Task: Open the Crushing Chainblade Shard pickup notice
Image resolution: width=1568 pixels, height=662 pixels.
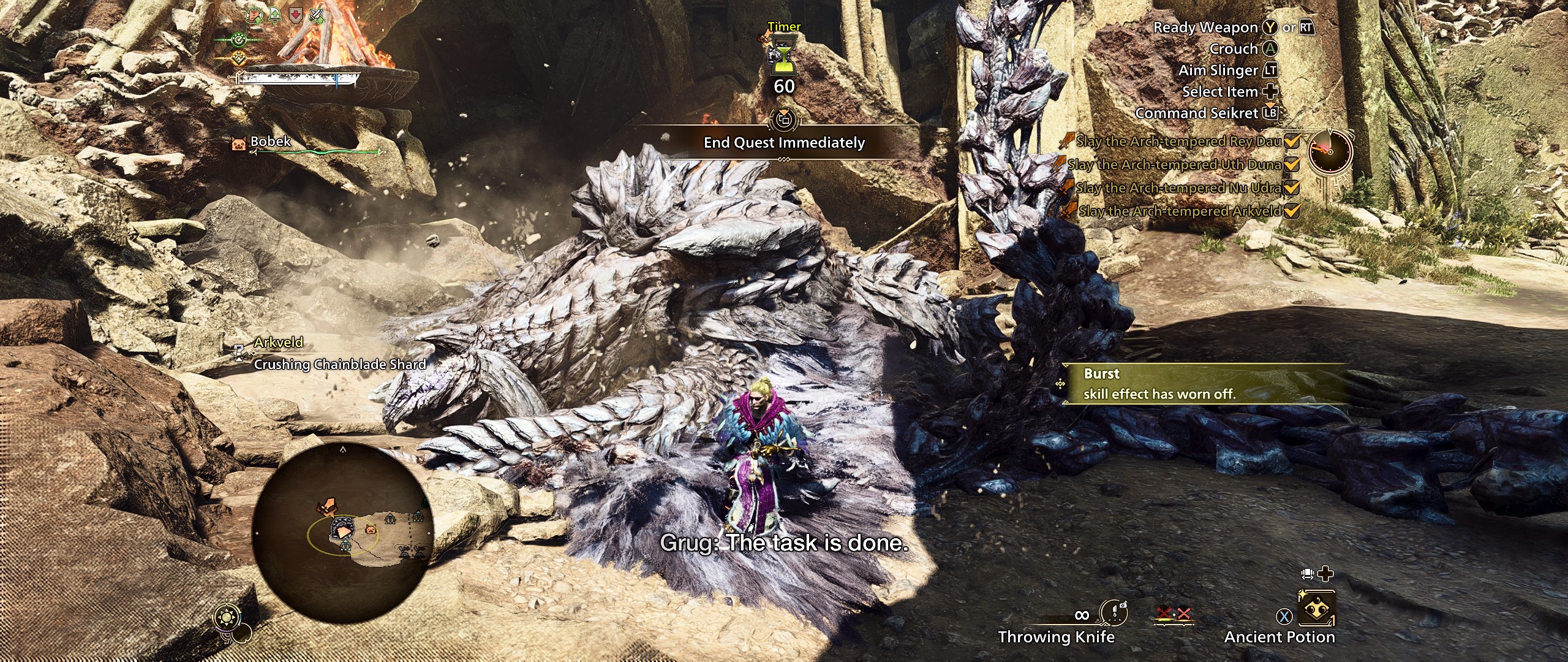Action: pyautogui.click(x=339, y=364)
